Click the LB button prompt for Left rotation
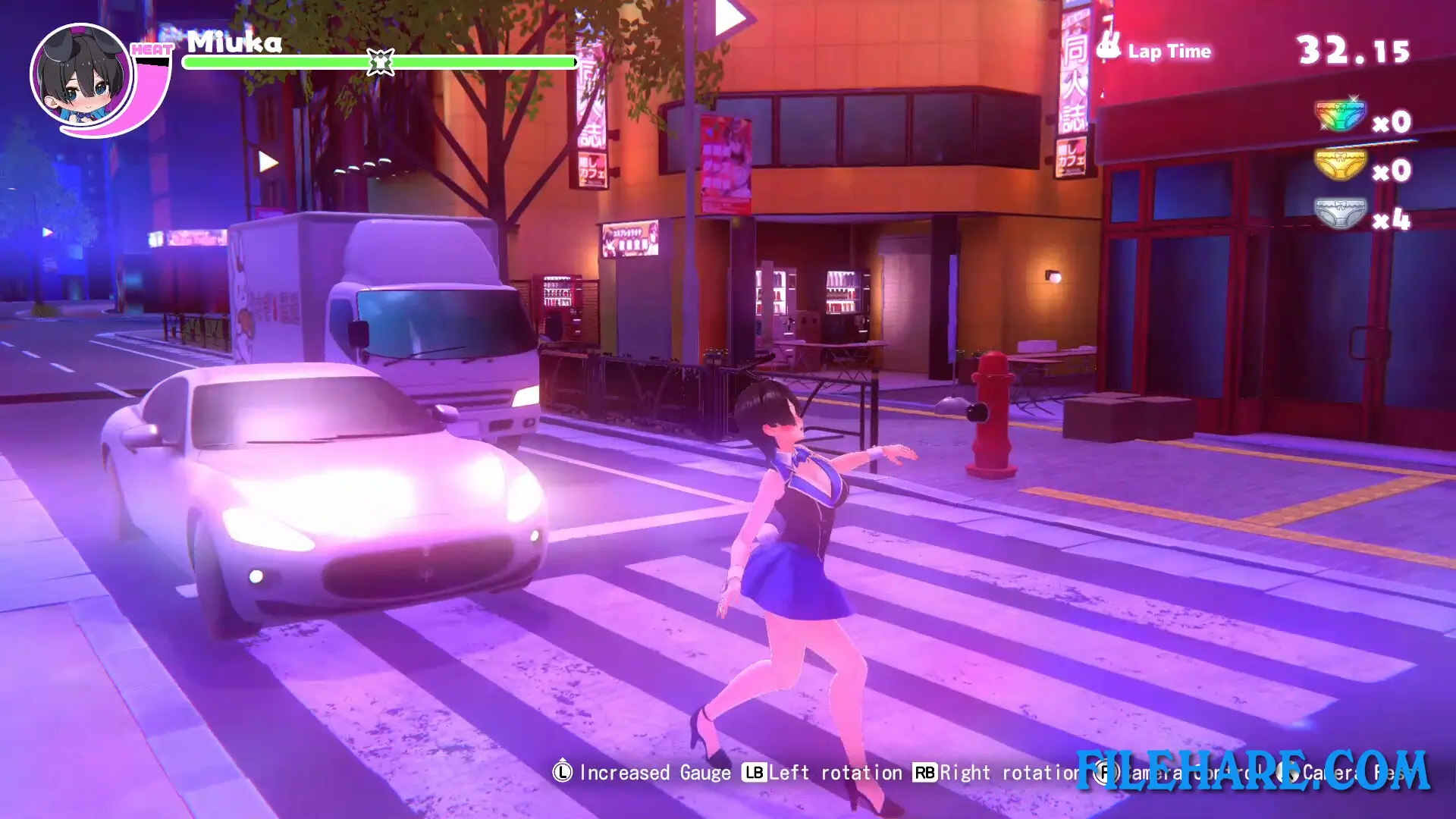The width and height of the screenshot is (1456, 819). [x=755, y=773]
